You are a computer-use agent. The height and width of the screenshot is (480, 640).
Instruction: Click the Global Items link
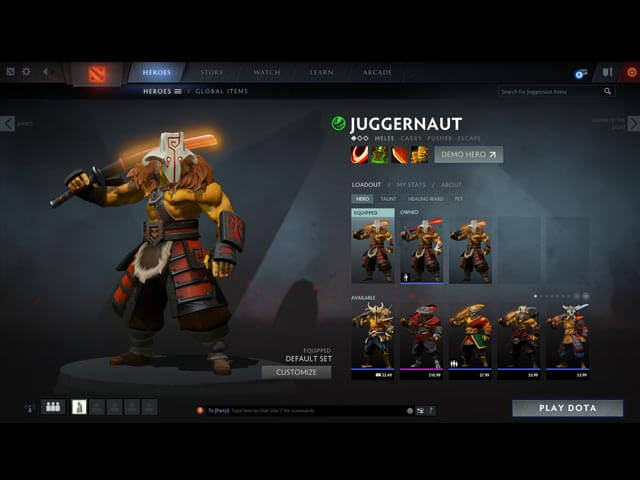222,91
